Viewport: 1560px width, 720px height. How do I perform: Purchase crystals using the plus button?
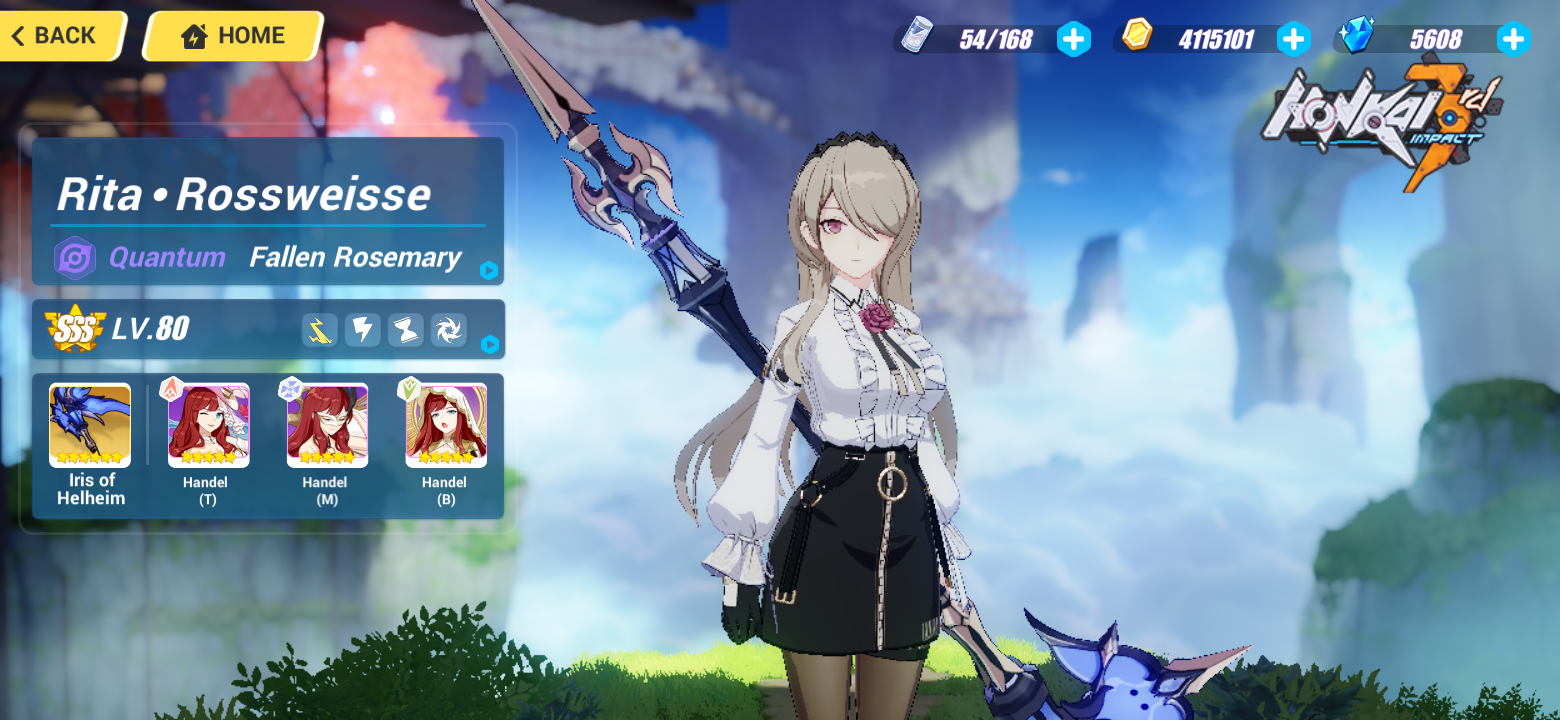click(x=1513, y=39)
